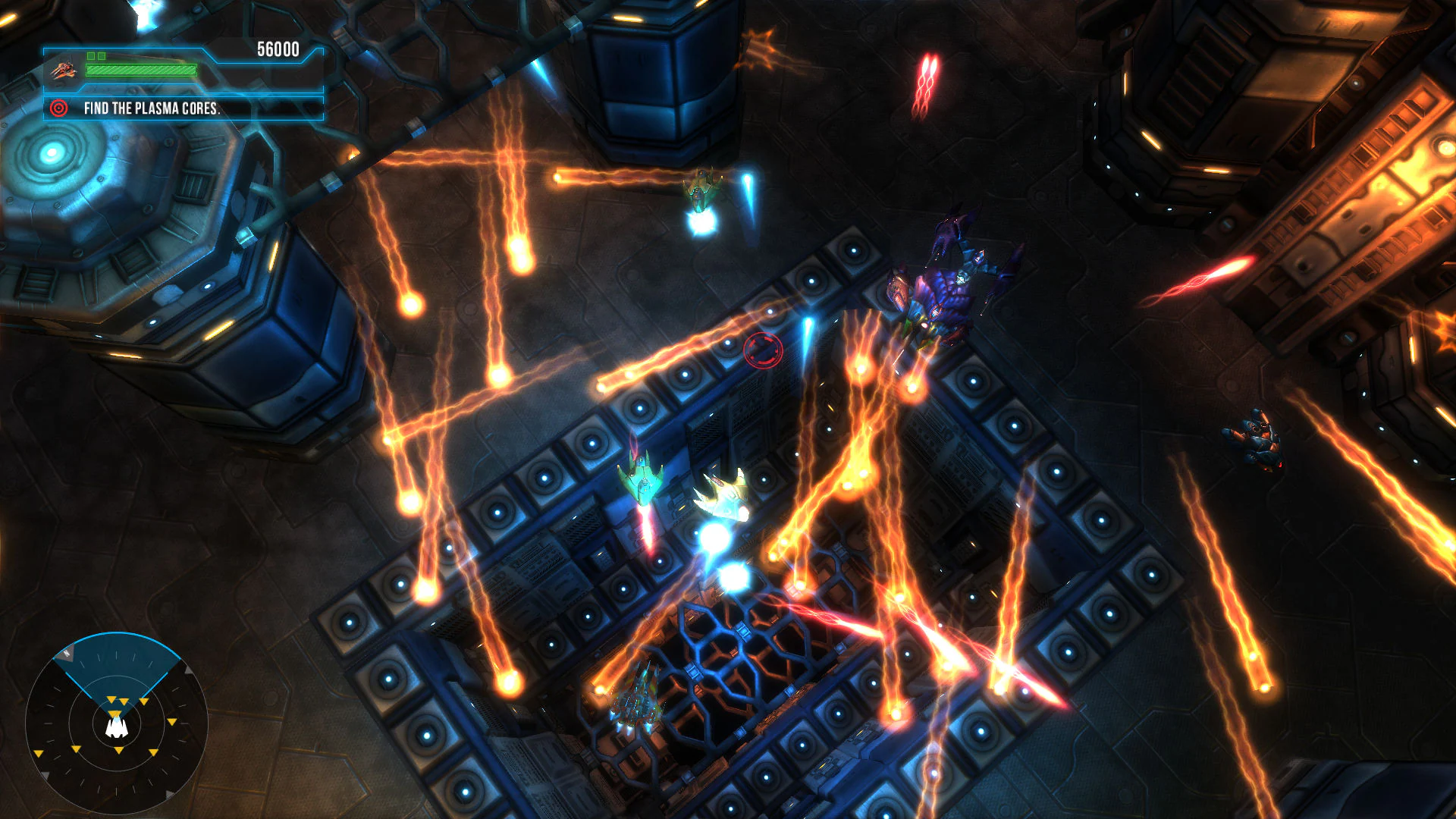
Task: Select the FIND THE PLASMA CORES objective text
Action: (152, 108)
